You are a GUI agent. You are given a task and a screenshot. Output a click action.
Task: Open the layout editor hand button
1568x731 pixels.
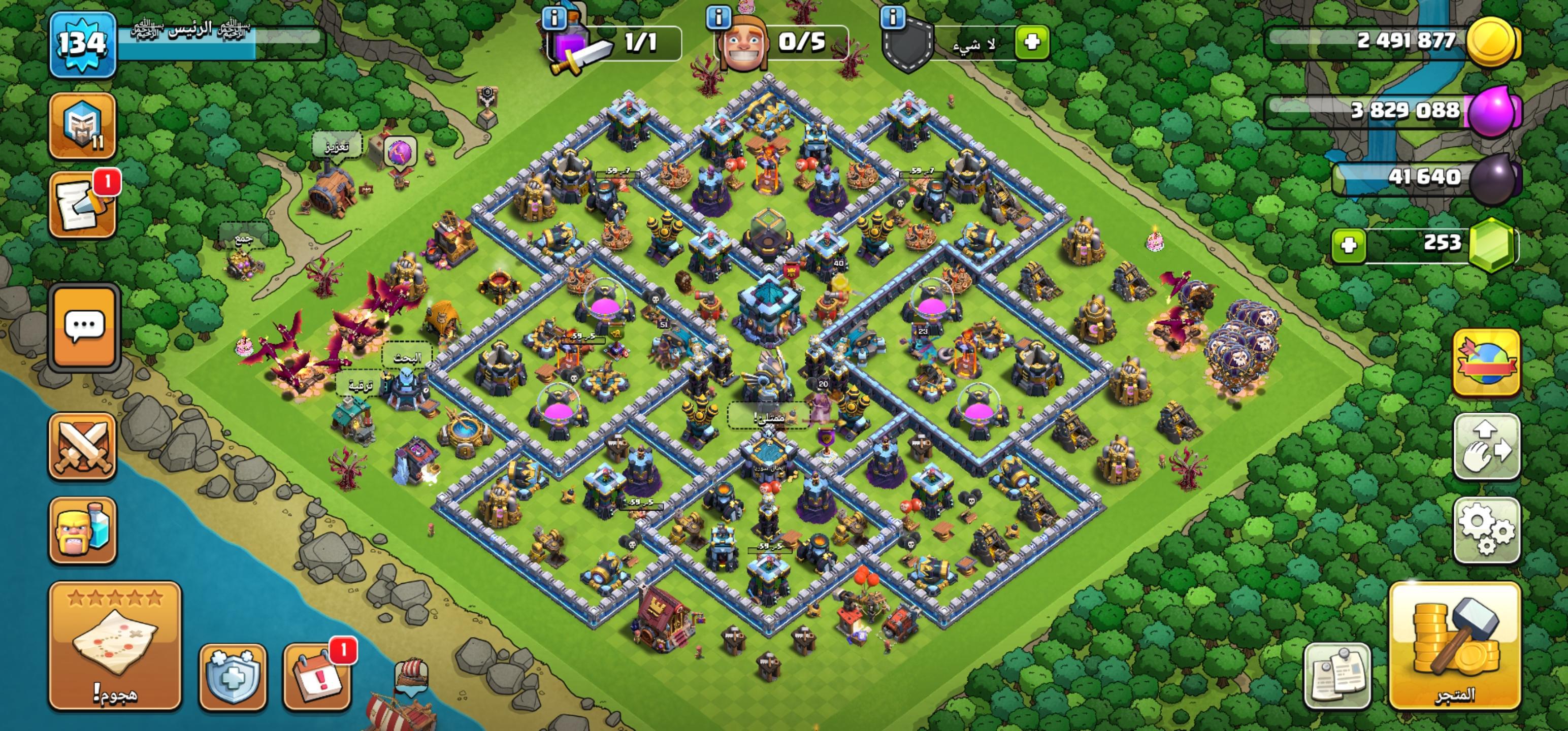[x=1486, y=446]
